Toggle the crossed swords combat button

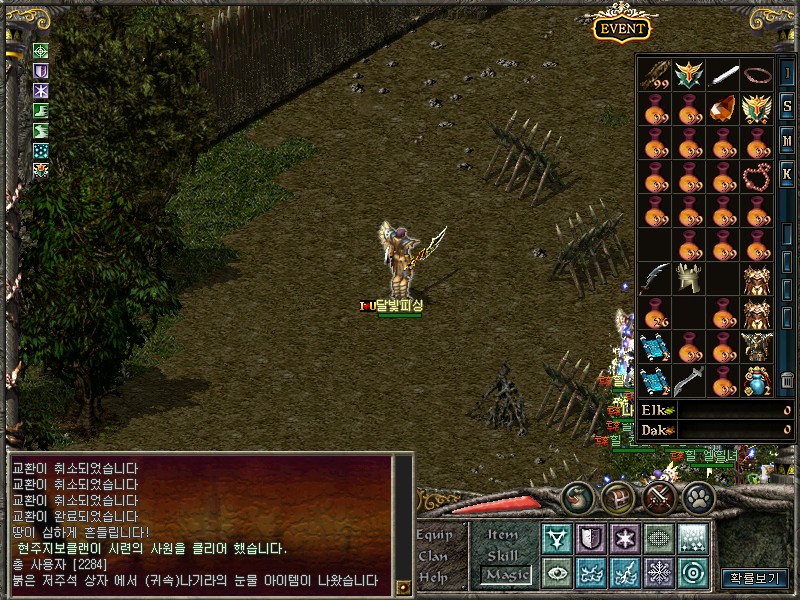click(658, 497)
